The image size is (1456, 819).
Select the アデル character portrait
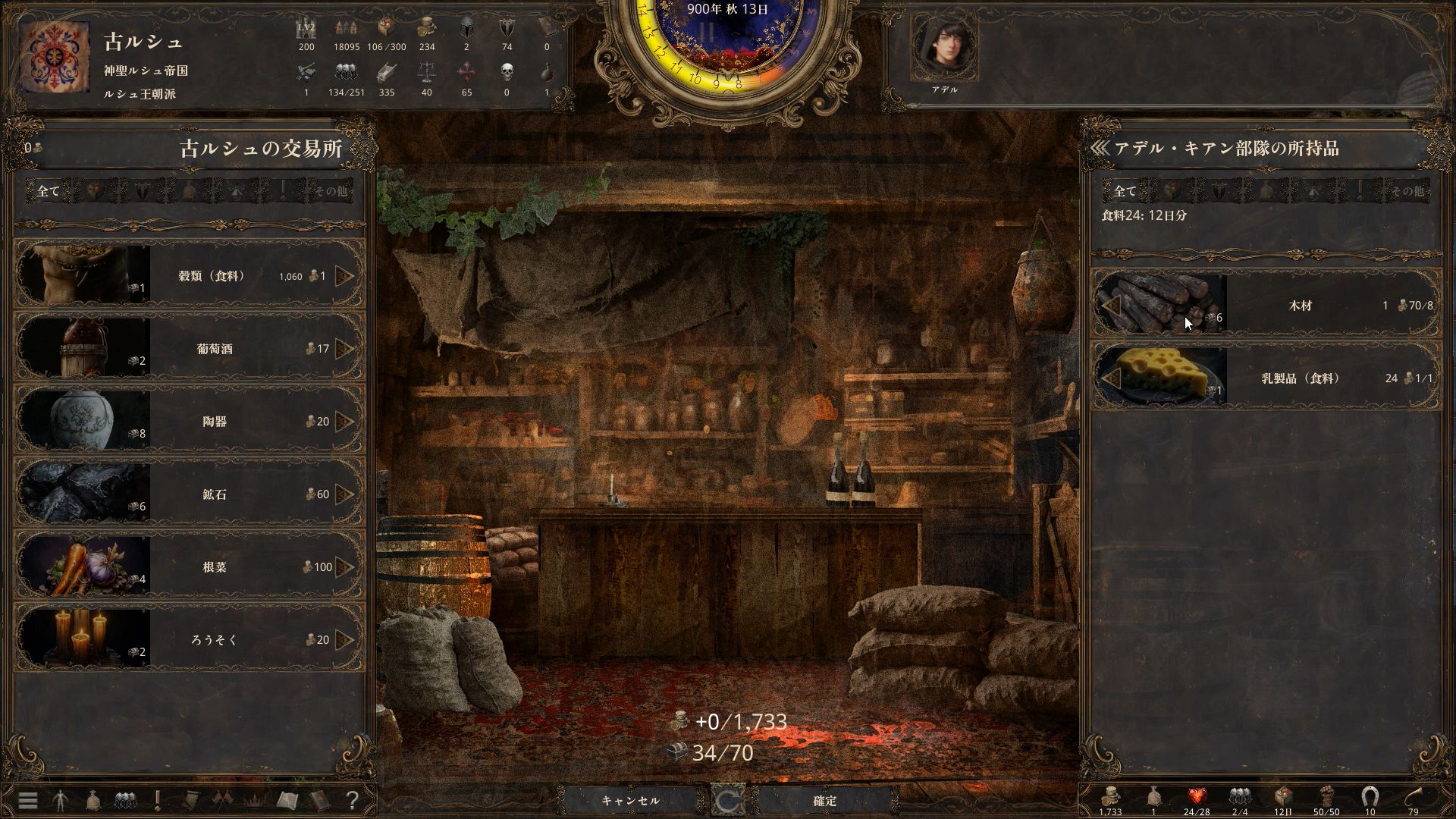(944, 48)
